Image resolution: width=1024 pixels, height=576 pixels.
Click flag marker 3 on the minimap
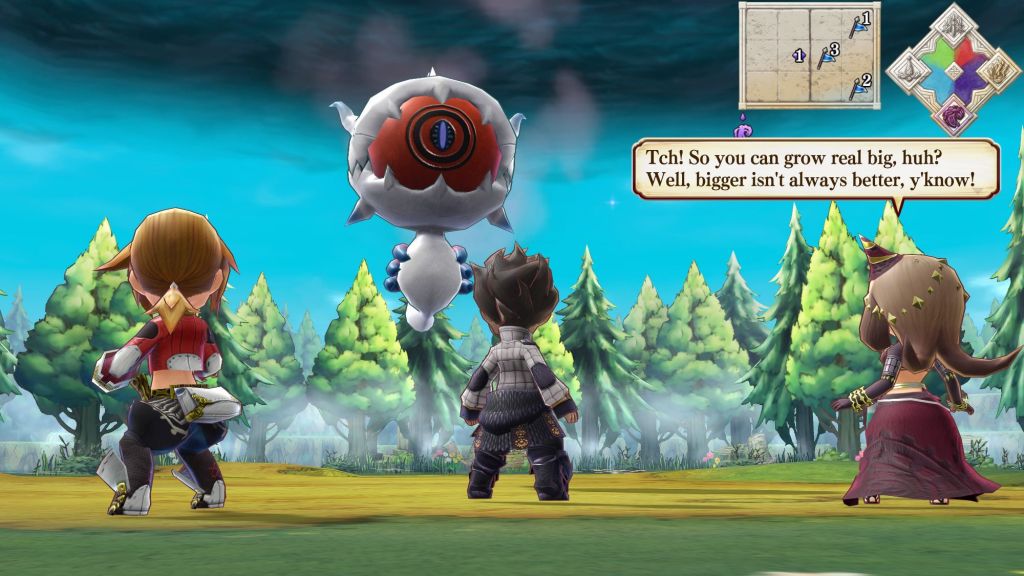825,57
